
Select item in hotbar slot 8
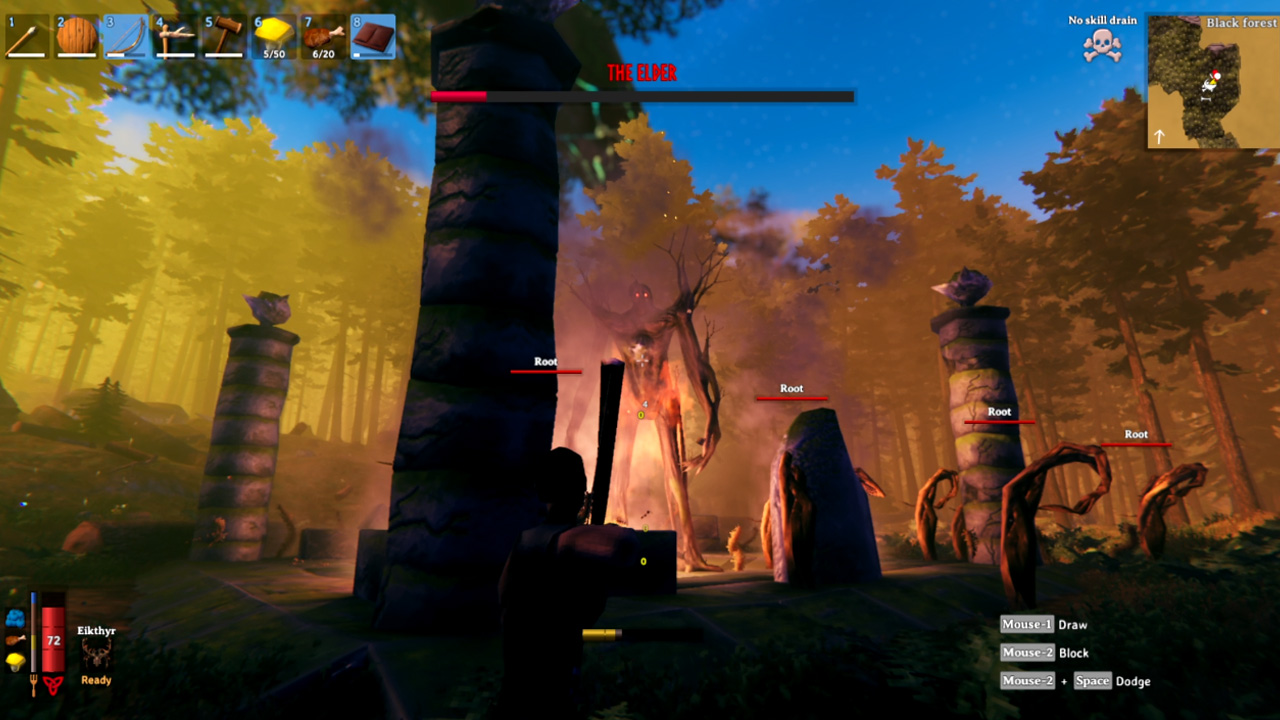(x=372, y=36)
